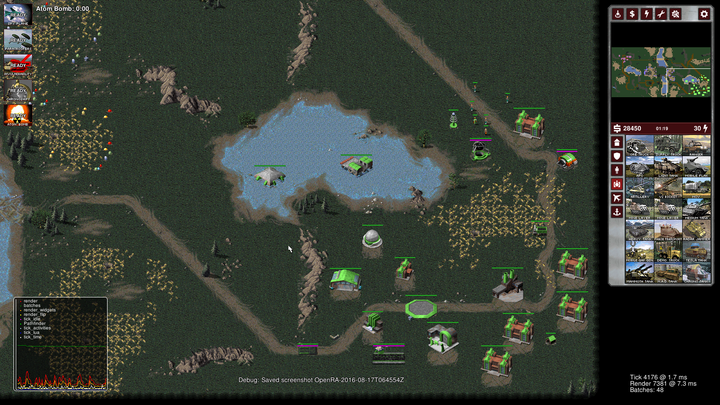Viewport: 720px width, 405px height.
Task: Switch to the infantry production tab
Action: tap(616, 169)
